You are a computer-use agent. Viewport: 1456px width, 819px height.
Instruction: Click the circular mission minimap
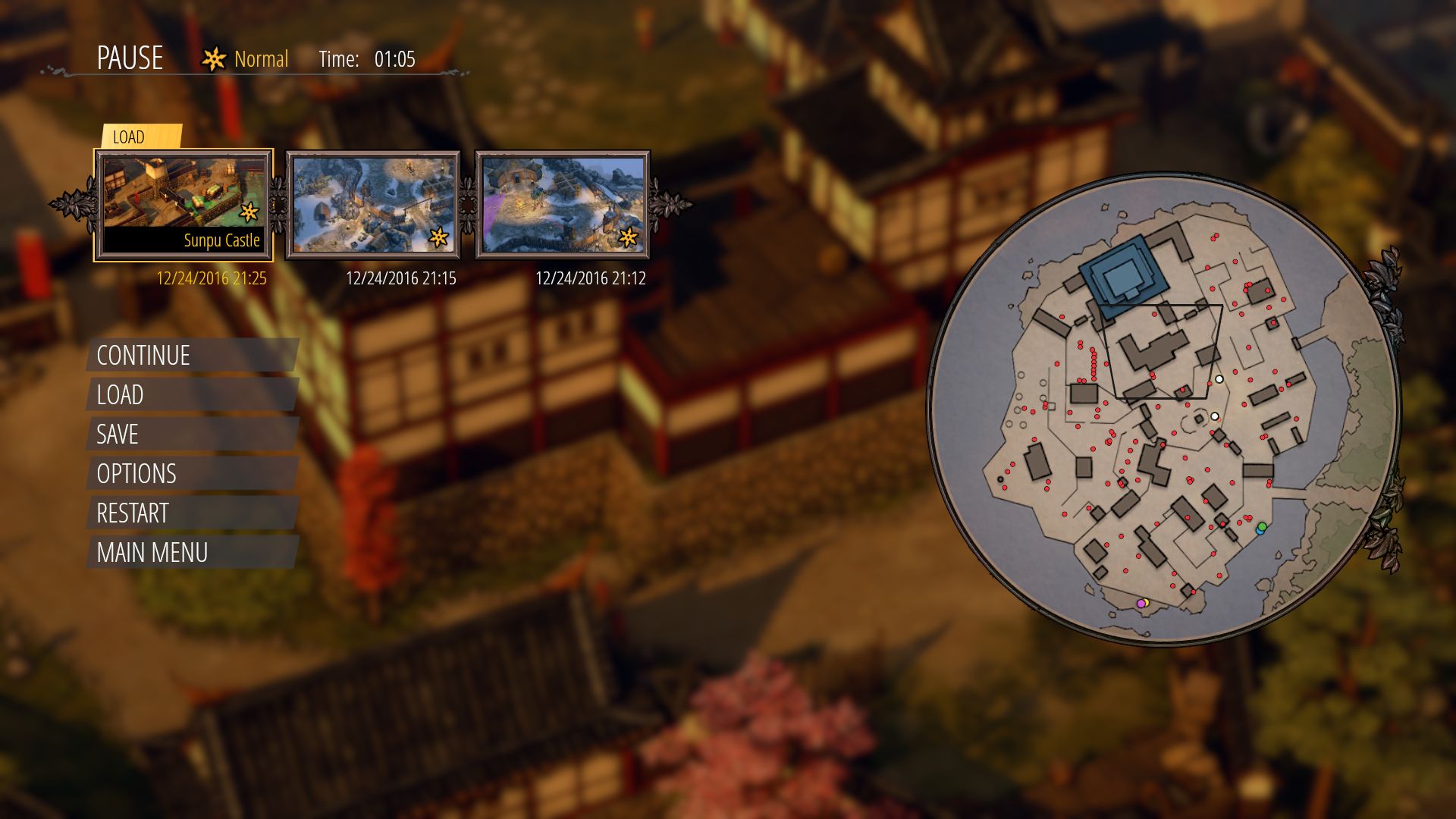1163,409
